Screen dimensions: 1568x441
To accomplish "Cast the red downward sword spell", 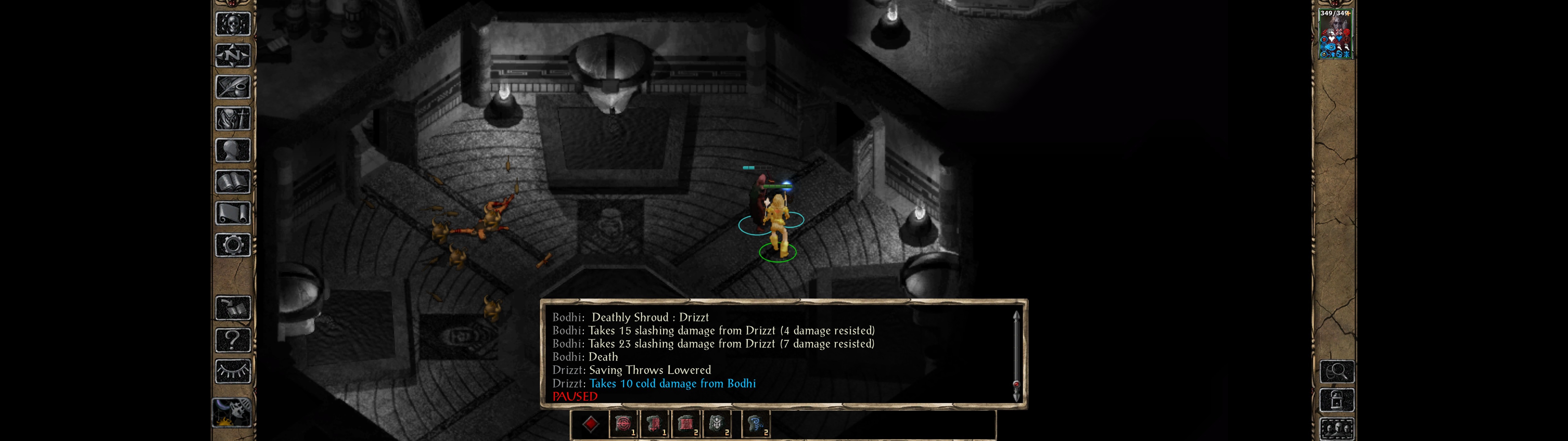I will click(x=654, y=424).
